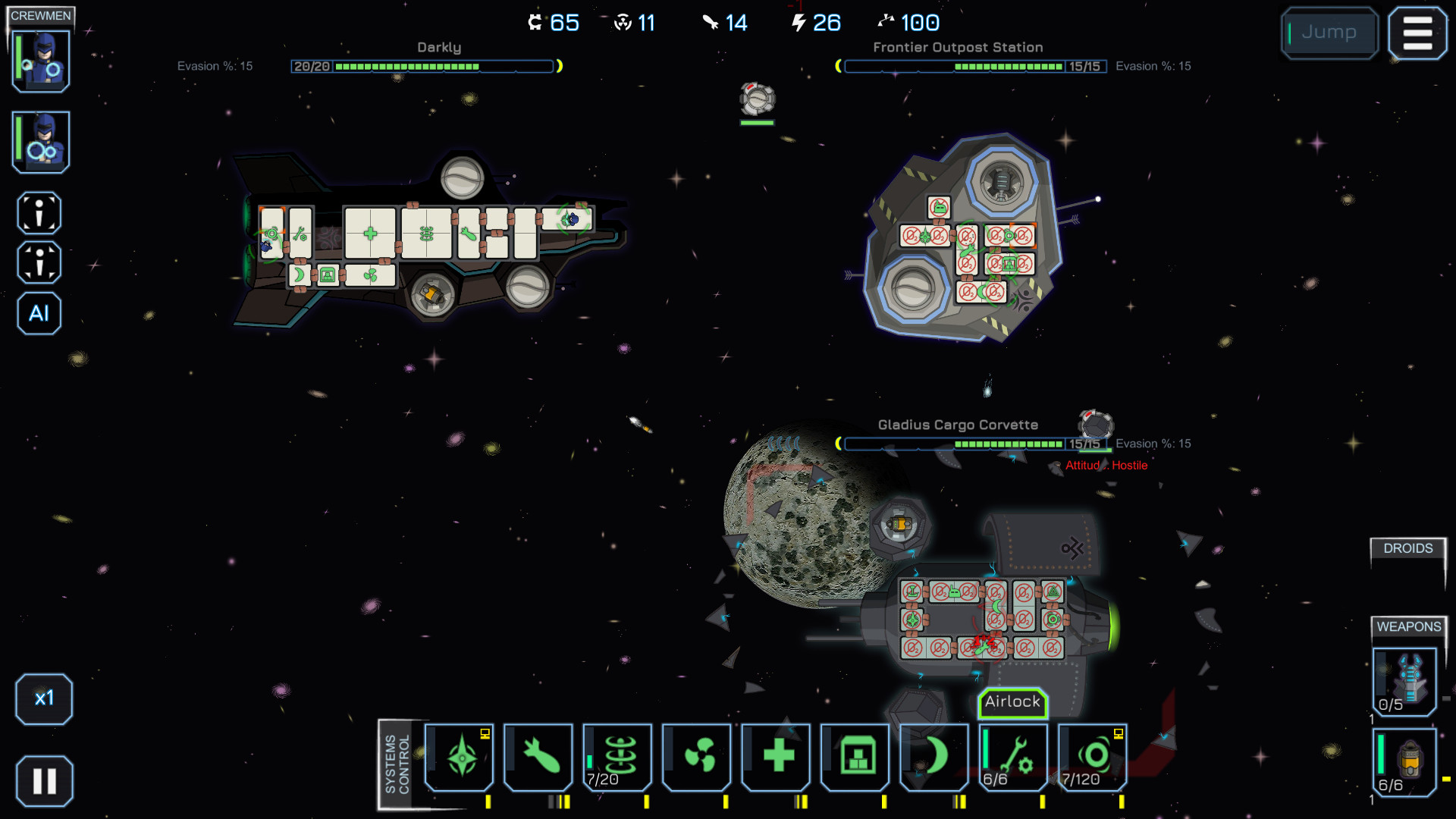Click the life support fan system icon
1456x819 pixels.
pyautogui.click(x=697, y=756)
